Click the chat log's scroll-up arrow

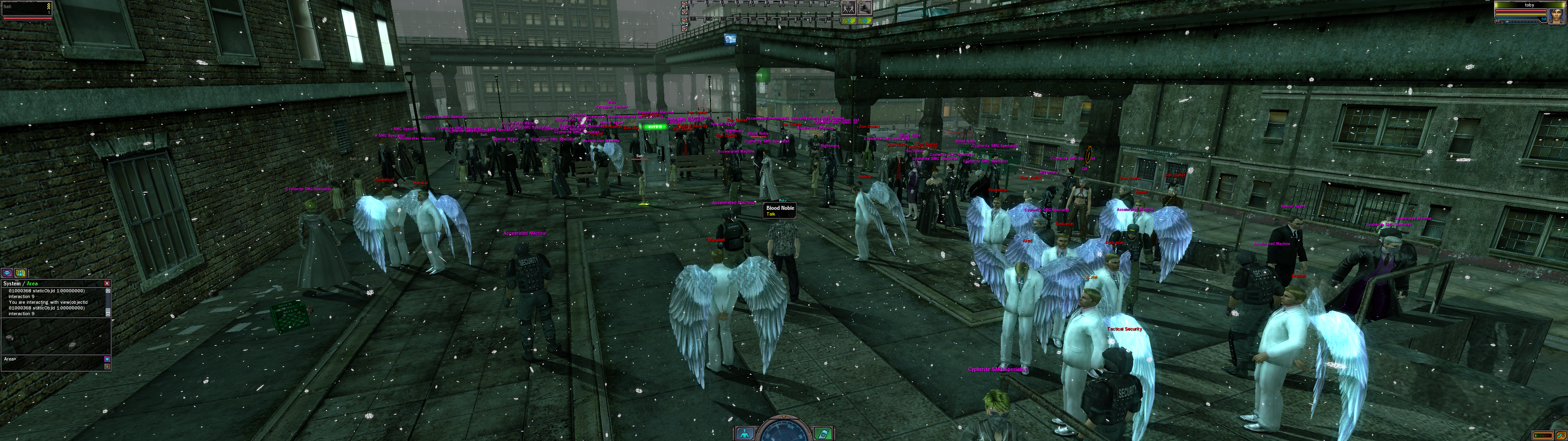click(108, 291)
